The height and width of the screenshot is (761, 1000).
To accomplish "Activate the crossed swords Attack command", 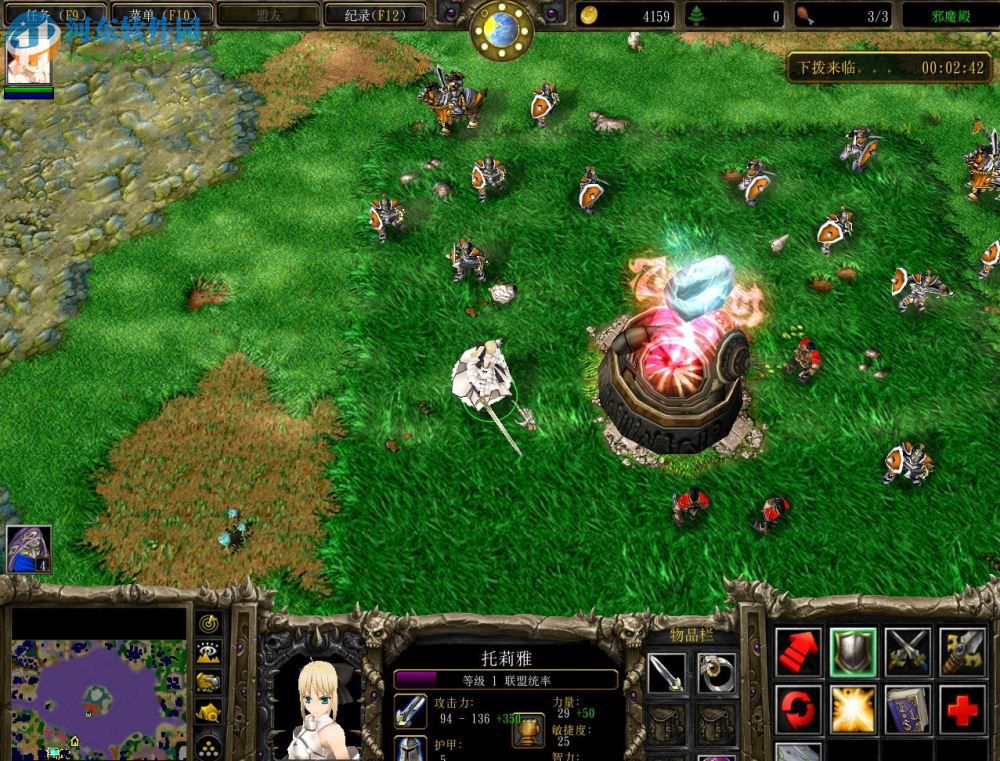I will (908, 652).
